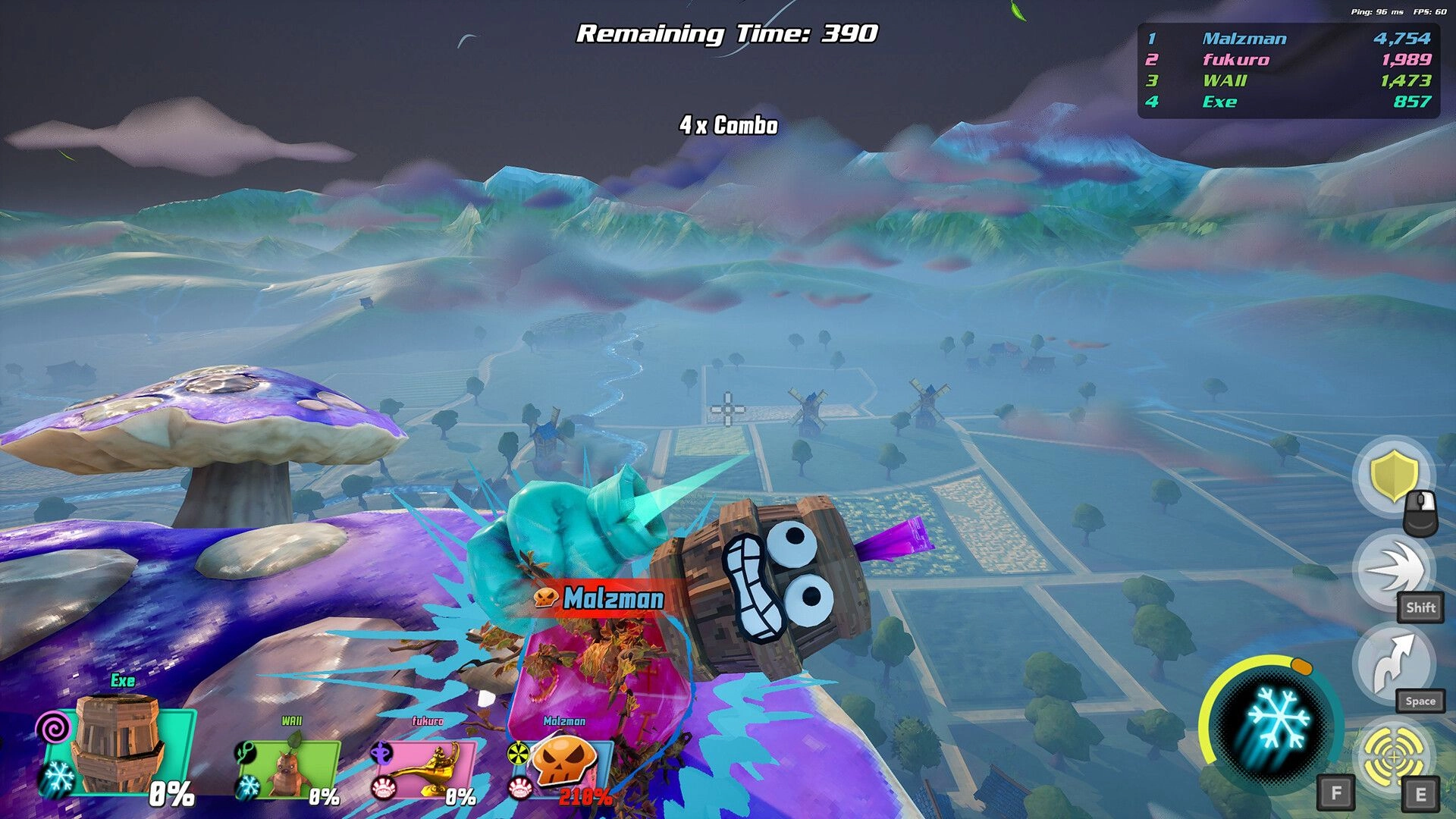Click the Shift keybind badge

(x=1420, y=607)
